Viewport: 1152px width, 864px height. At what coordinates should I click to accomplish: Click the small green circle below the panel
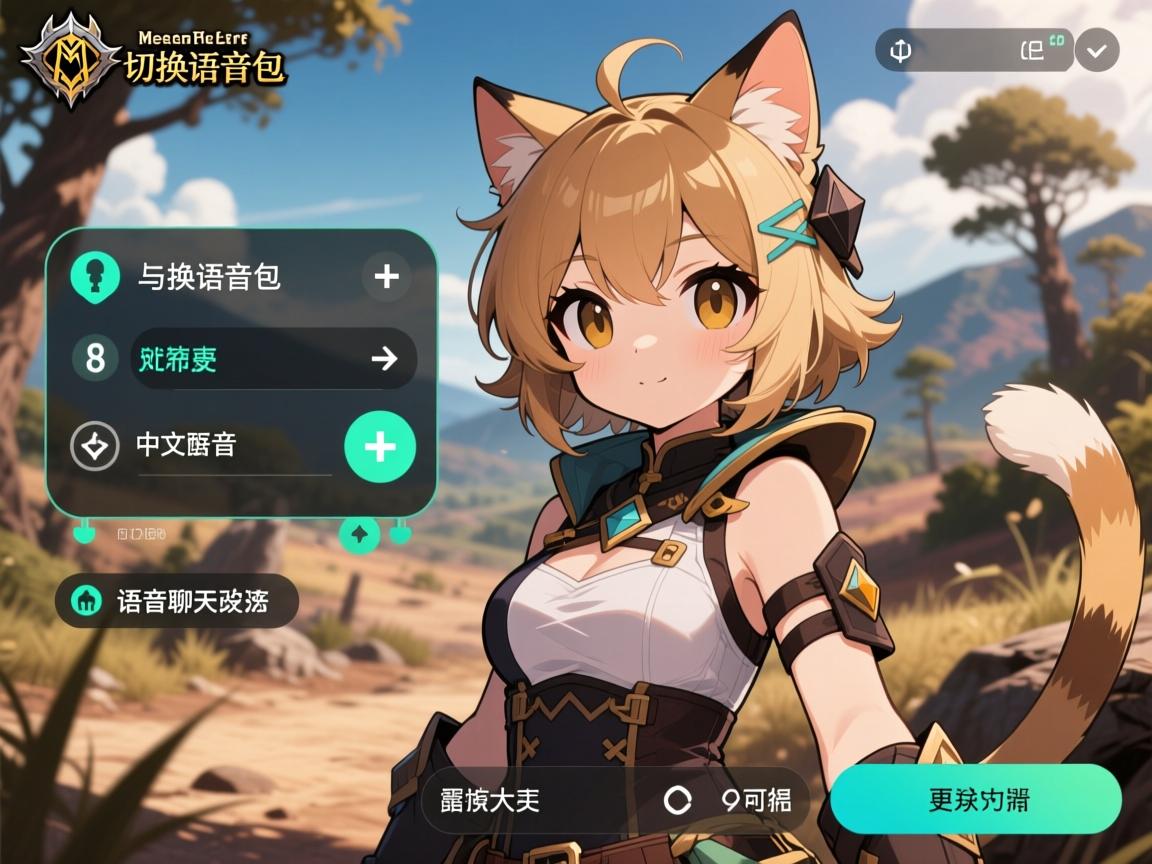tap(359, 536)
